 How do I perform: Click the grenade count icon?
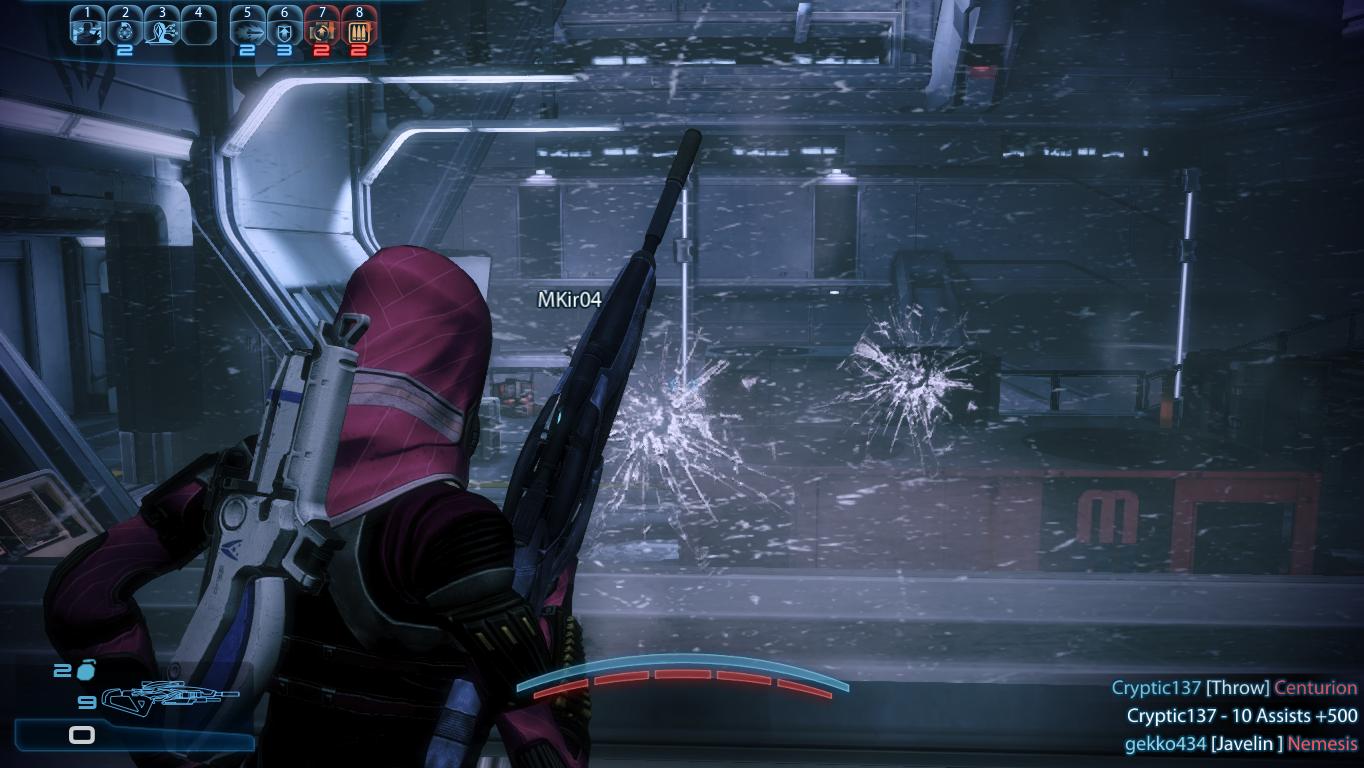[x=87, y=671]
